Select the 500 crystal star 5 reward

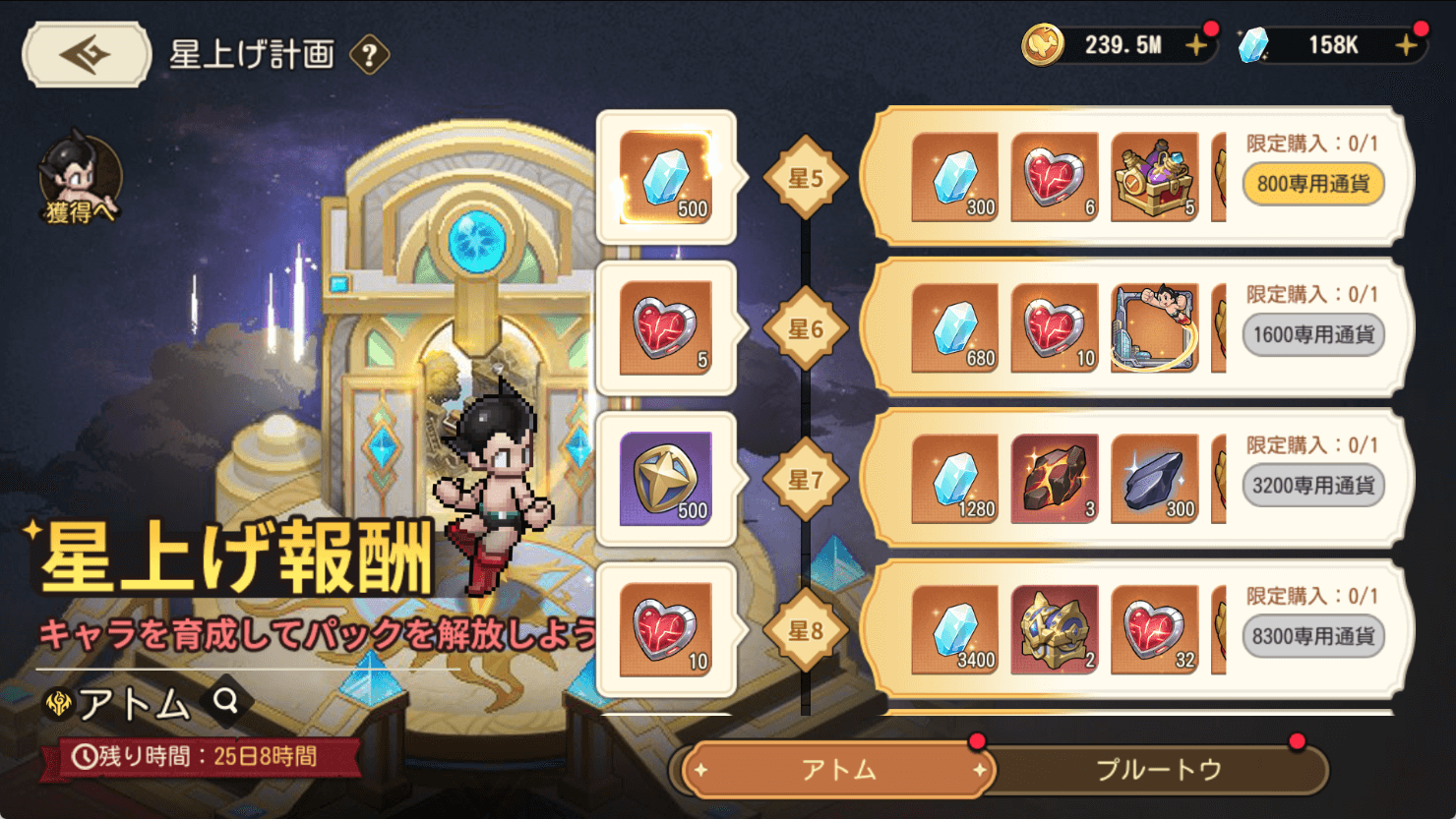[x=666, y=177]
